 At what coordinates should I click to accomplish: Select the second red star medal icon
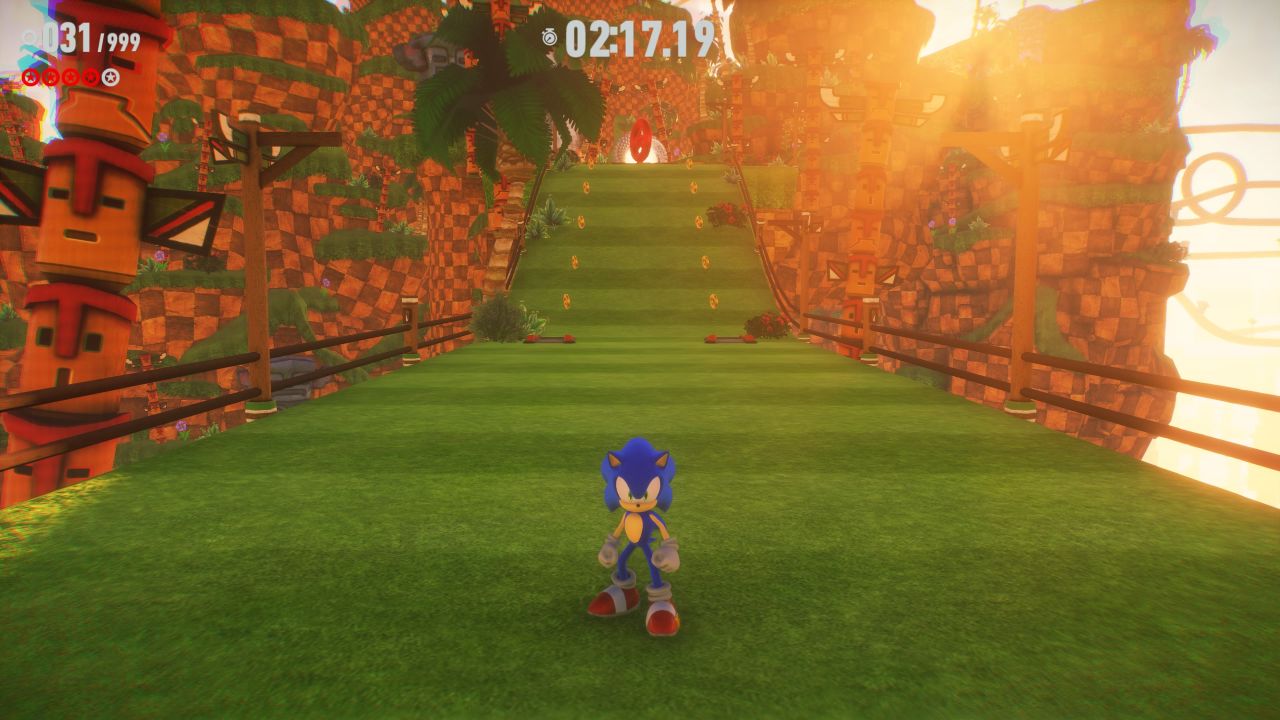pyautogui.click(x=50, y=77)
